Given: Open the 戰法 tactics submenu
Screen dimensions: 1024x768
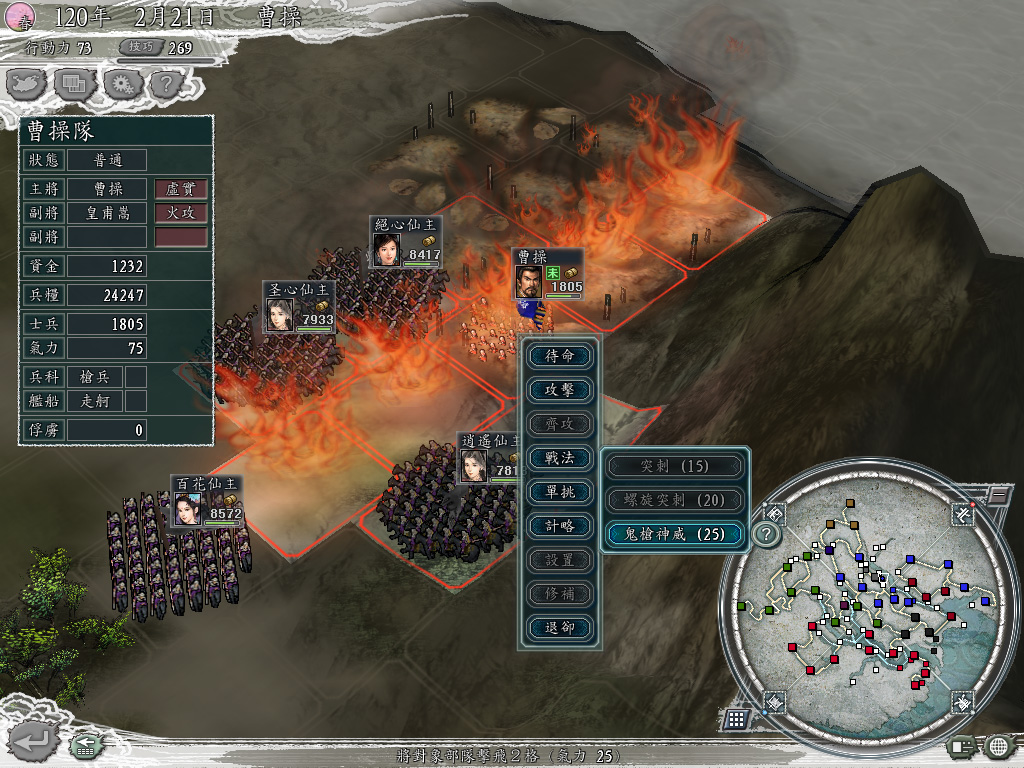Looking at the screenshot, I should pos(560,458).
